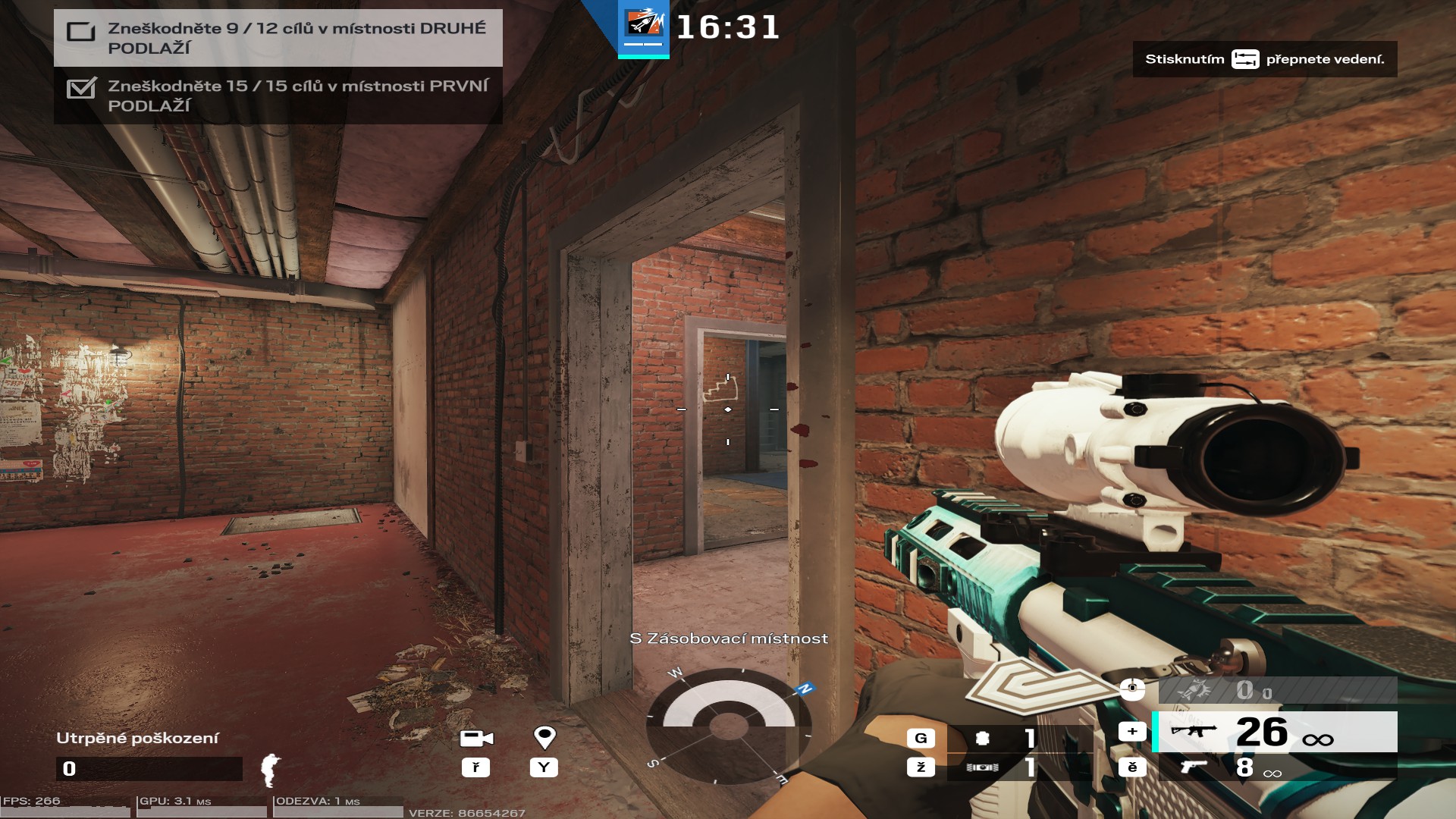Select the operator ability slot above the rifle

pyautogui.click(x=1277, y=690)
